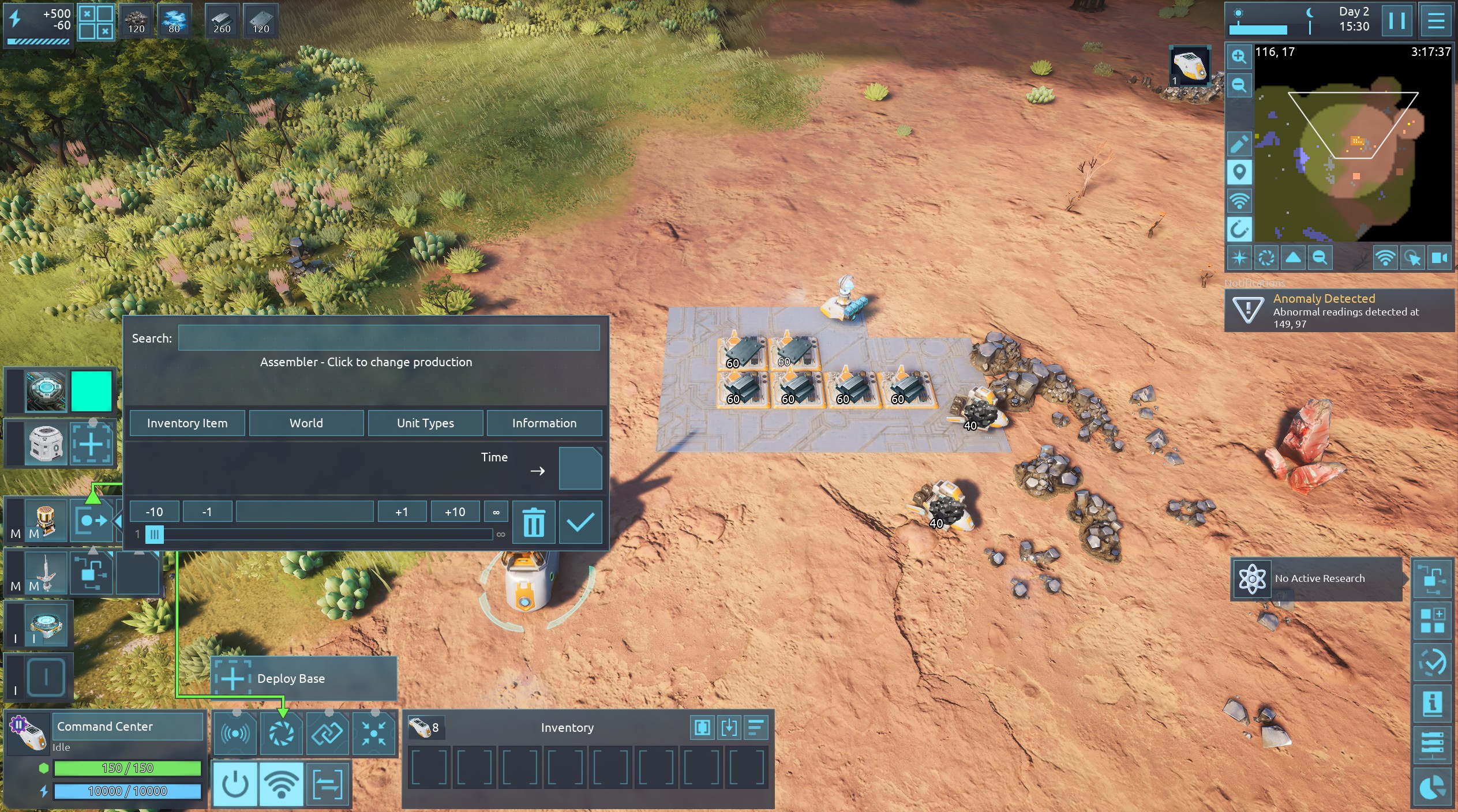Open the World tab
The image size is (1458, 812).
tap(306, 423)
